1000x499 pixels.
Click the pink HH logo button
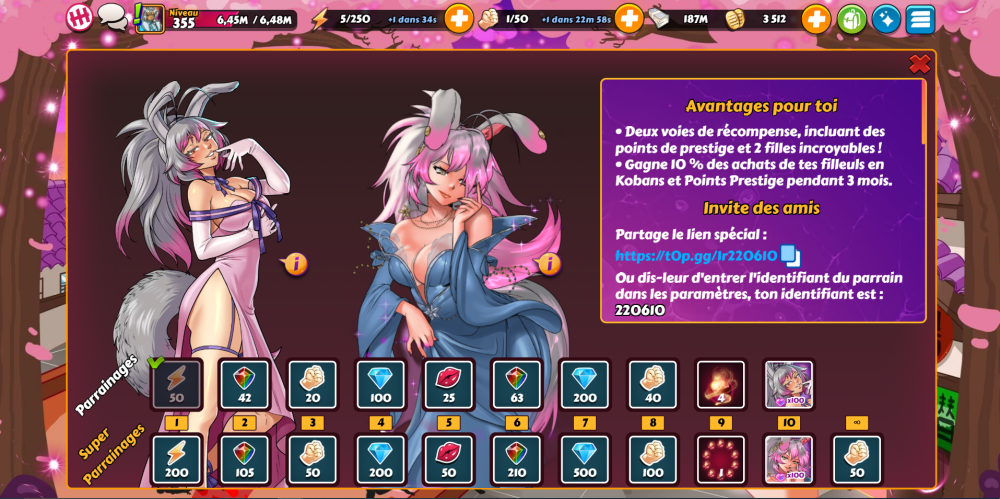pyautogui.click(x=79, y=18)
